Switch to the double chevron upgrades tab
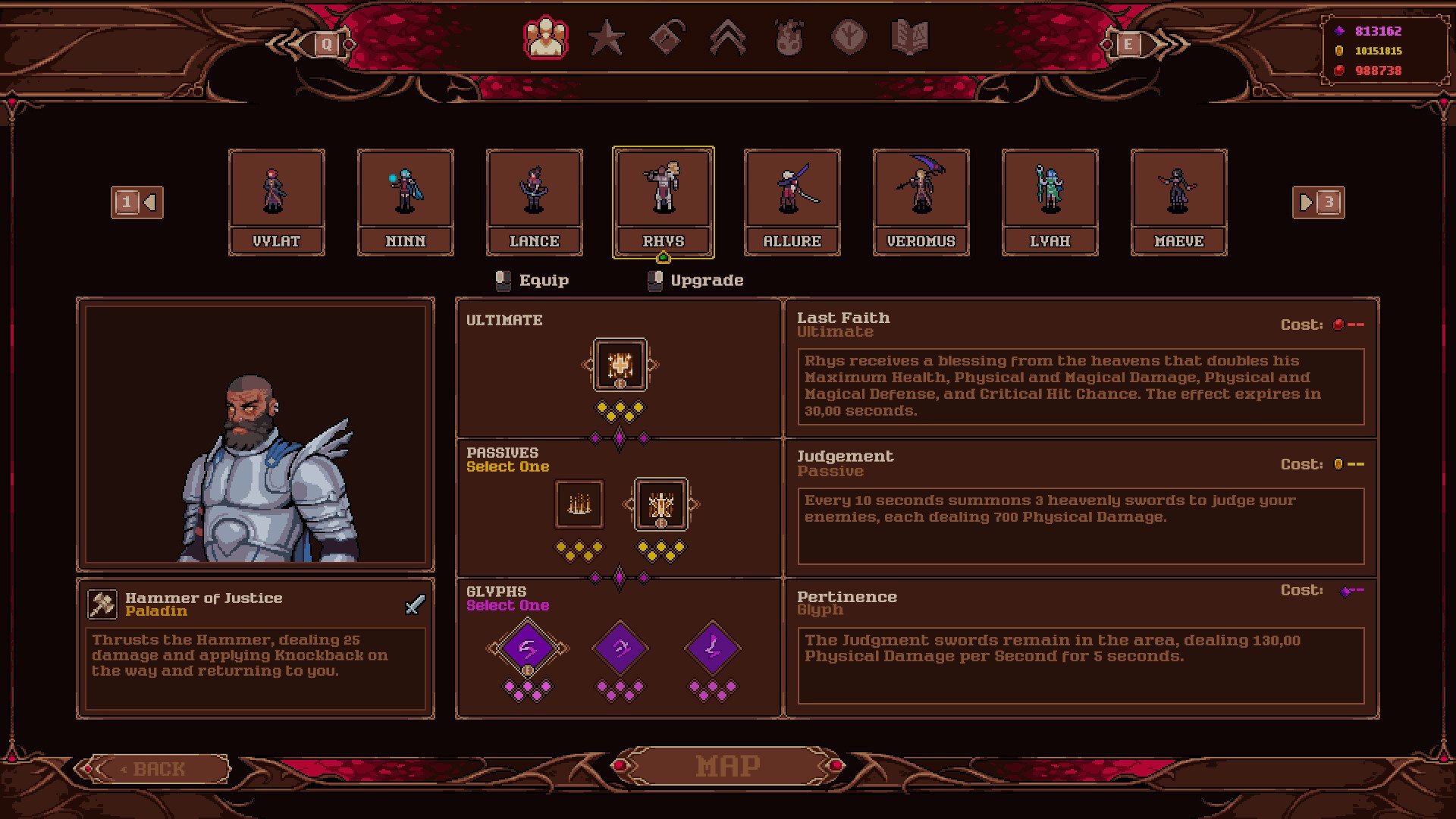The width and height of the screenshot is (1456, 819). tap(728, 38)
